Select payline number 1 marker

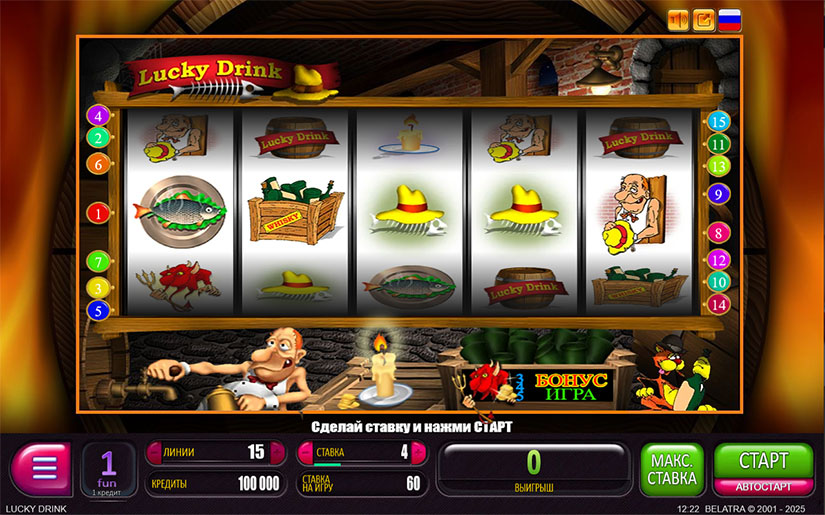[x=98, y=213]
